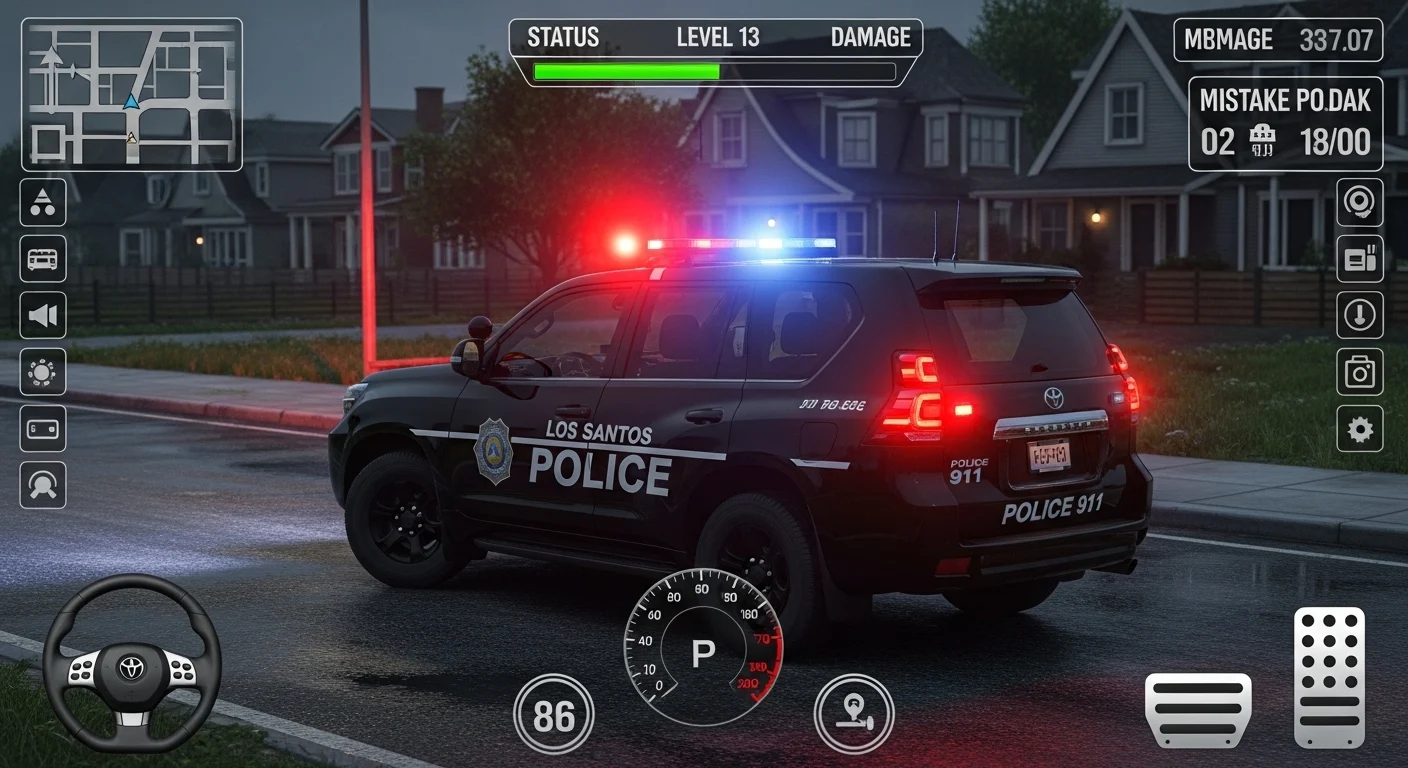Tap the person silhouette icon button

[43, 485]
